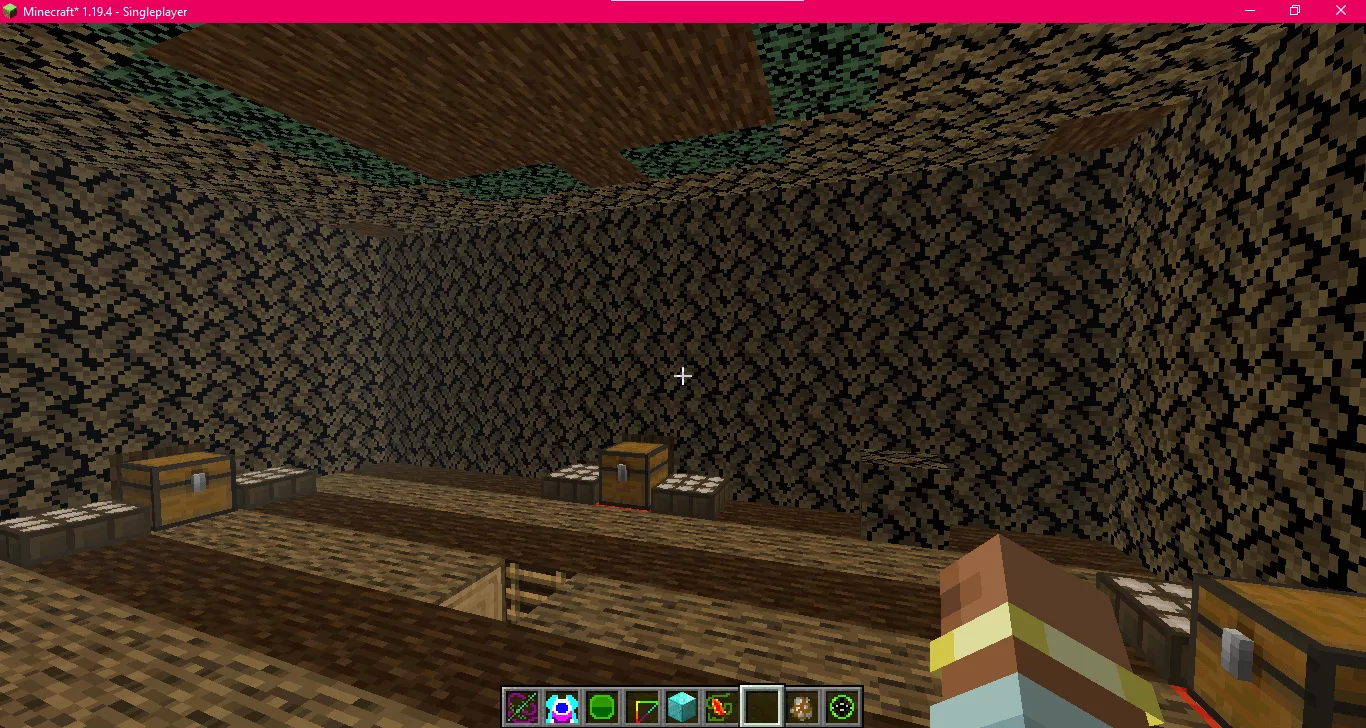
Task: Select the enchanted fish item in hotbar slot 6
Action: 721,706
